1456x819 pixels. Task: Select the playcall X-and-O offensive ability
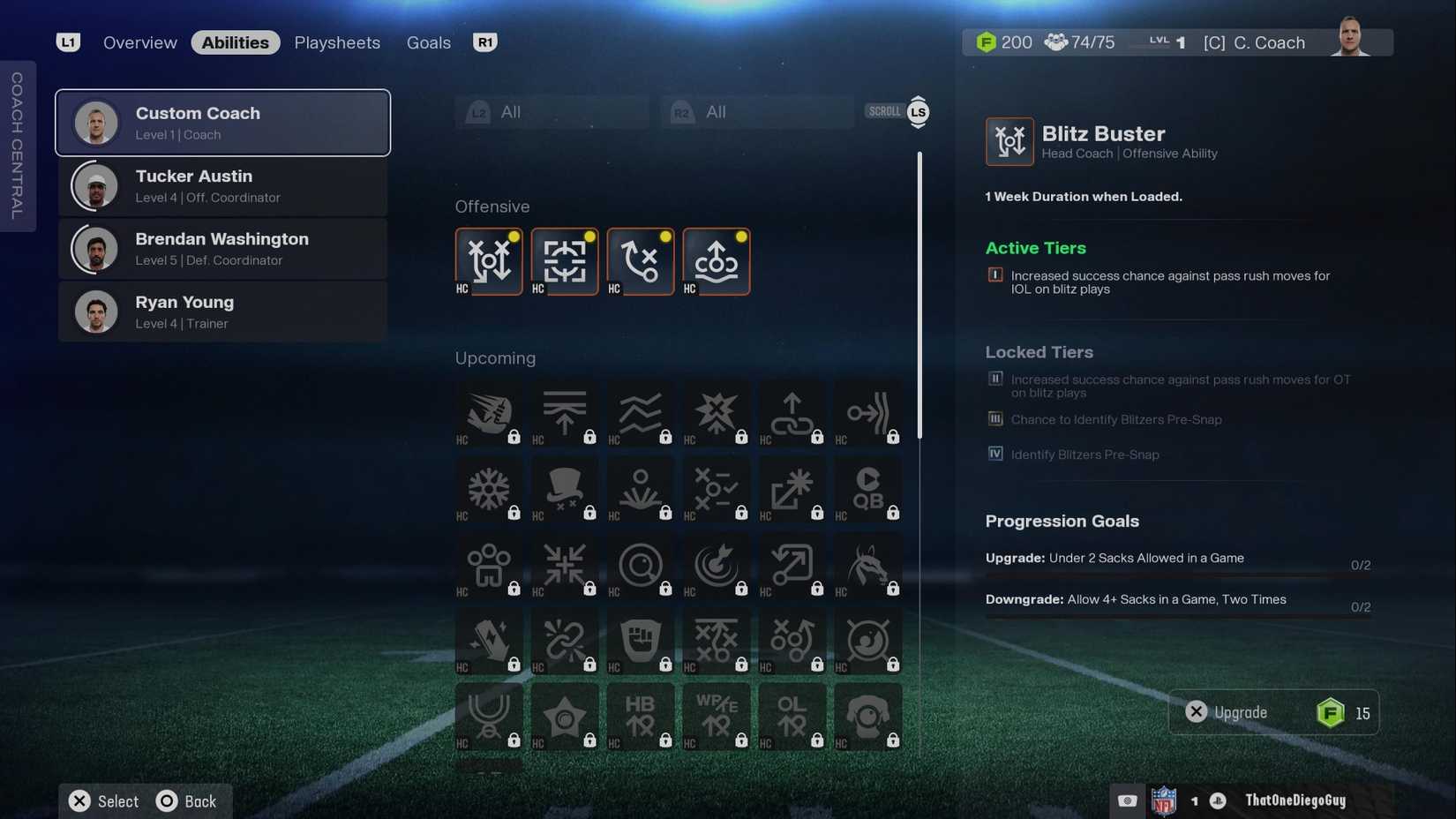click(641, 261)
